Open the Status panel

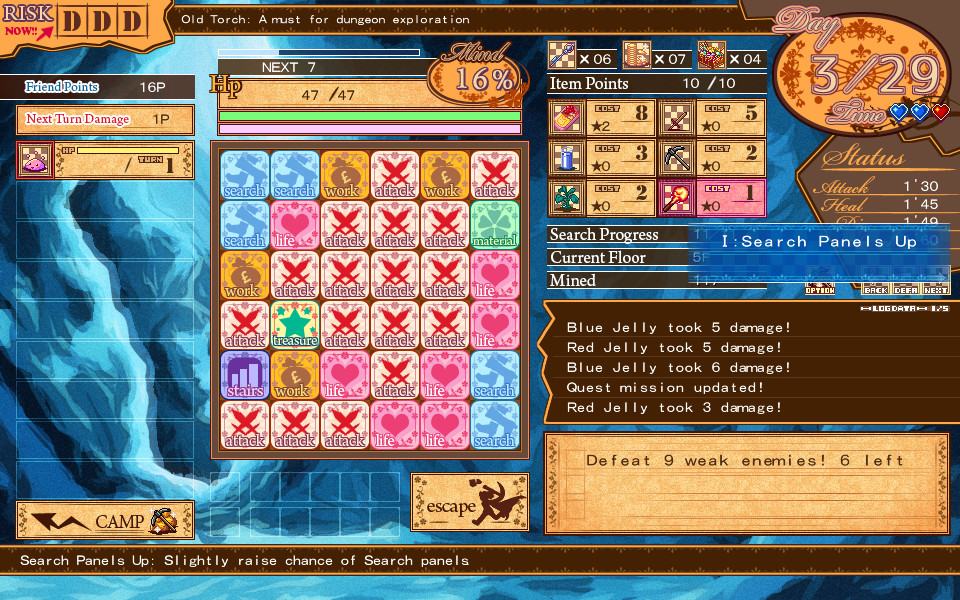864,159
